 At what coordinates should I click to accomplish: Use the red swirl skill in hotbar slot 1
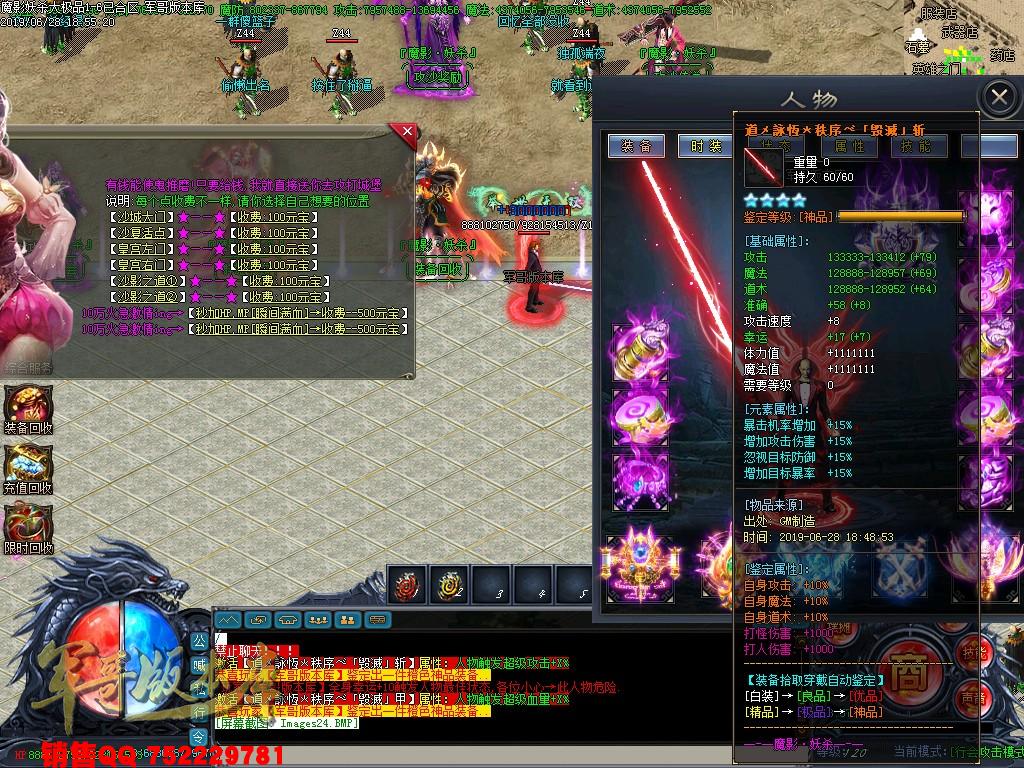click(x=408, y=586)
